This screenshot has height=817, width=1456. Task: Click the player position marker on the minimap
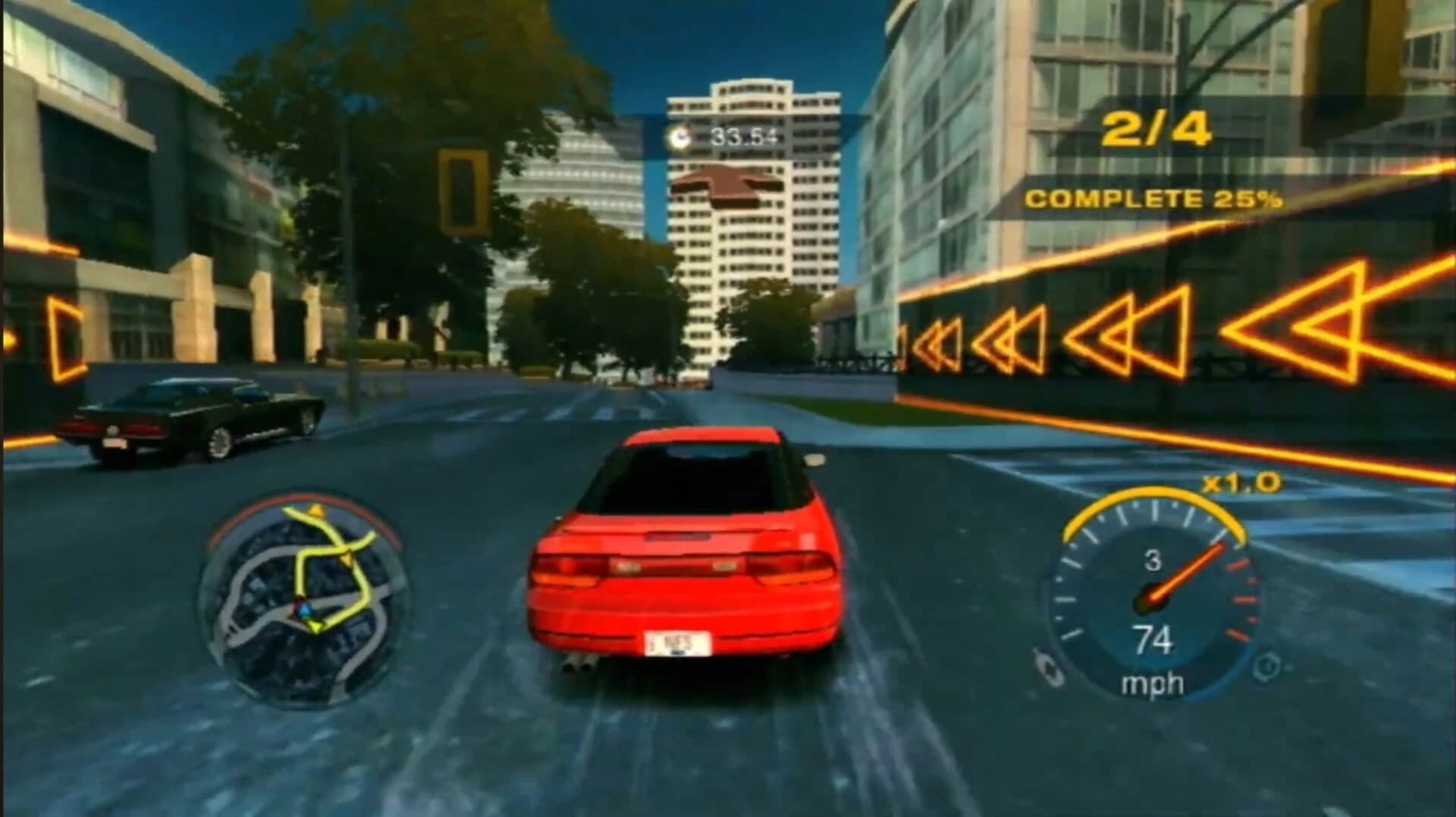(x=305, y=609)
